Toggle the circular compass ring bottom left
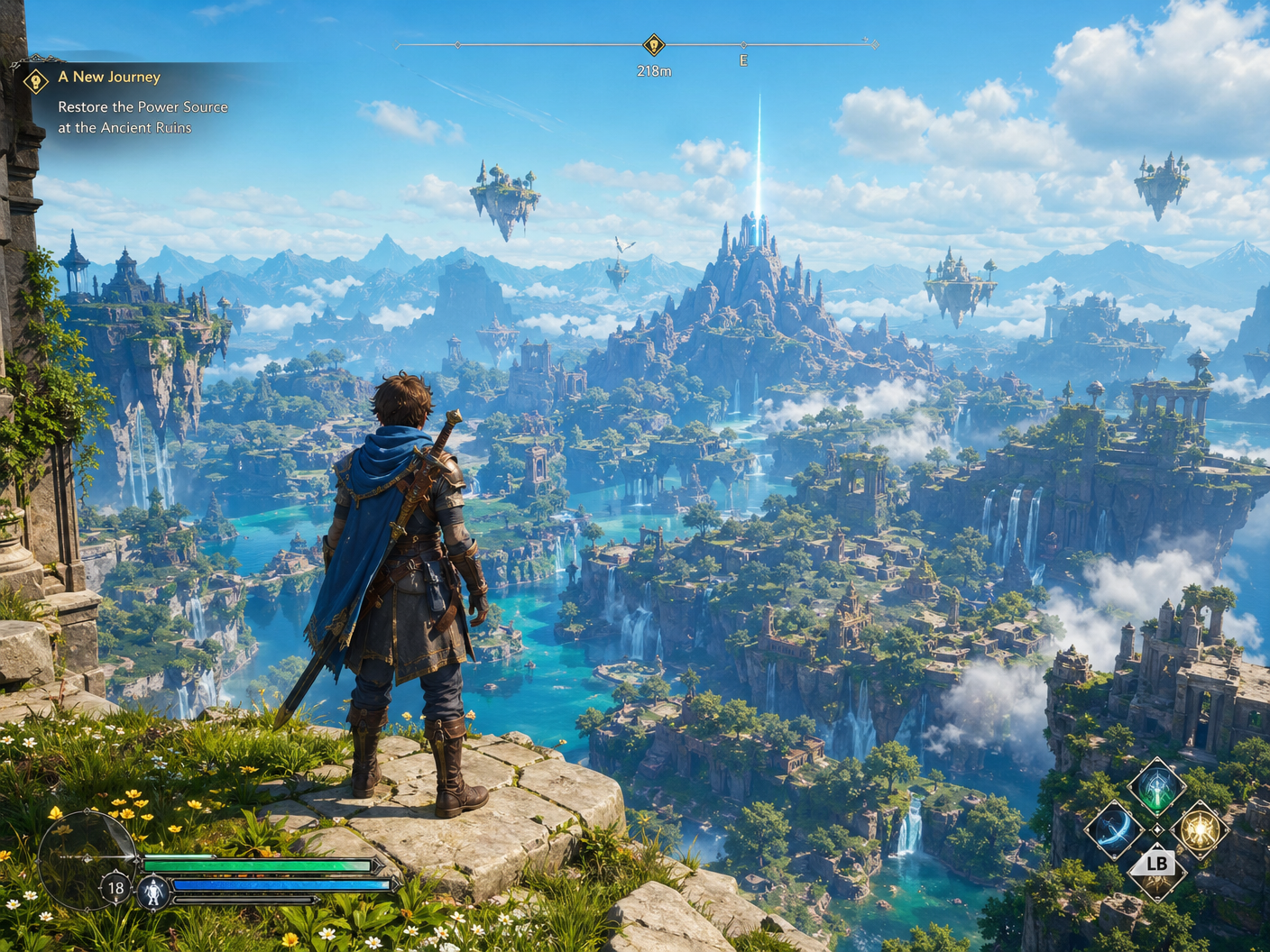Screen dimensions: 1270x952 pyautogui.click(x=86, y=858)
